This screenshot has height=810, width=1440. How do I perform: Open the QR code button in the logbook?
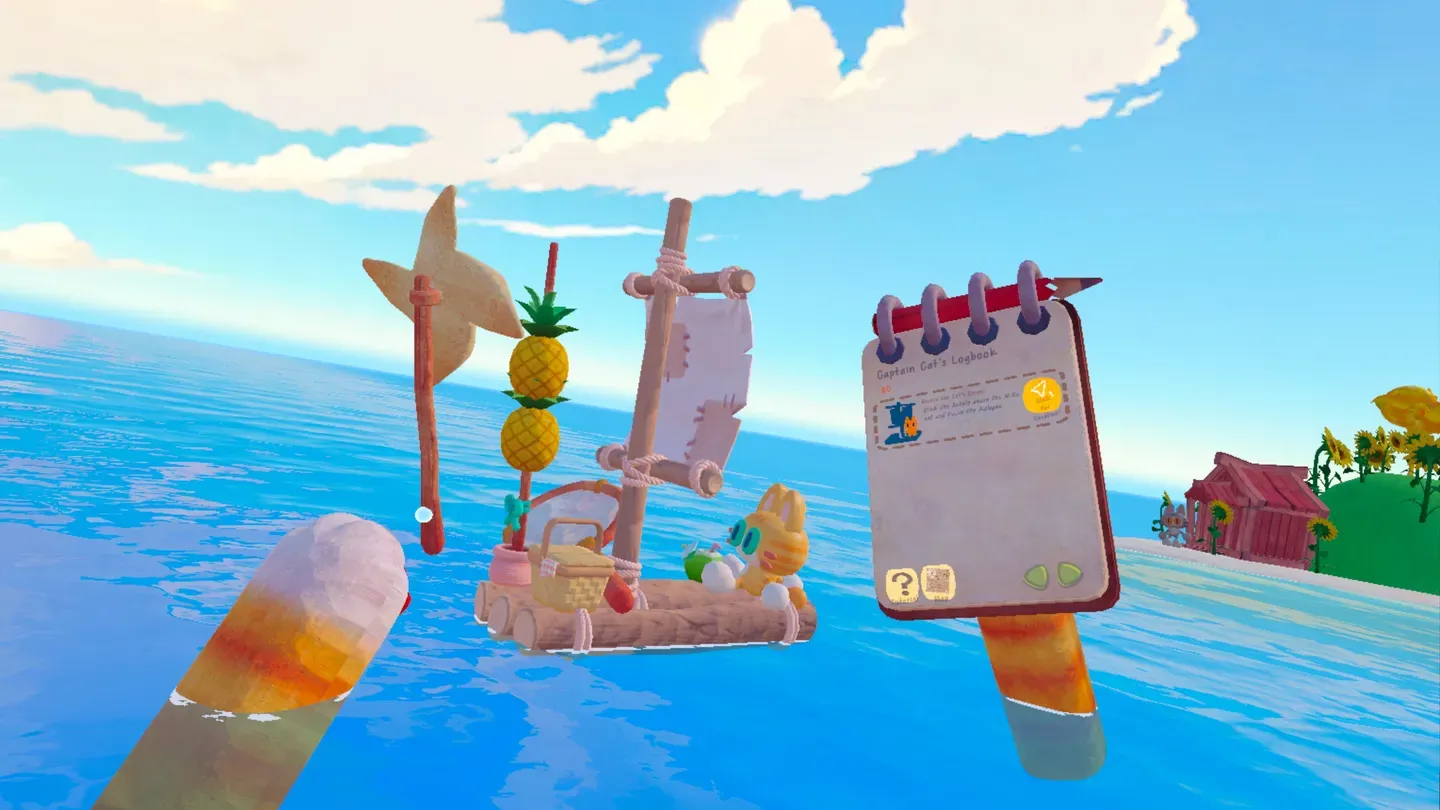point(938,581)
